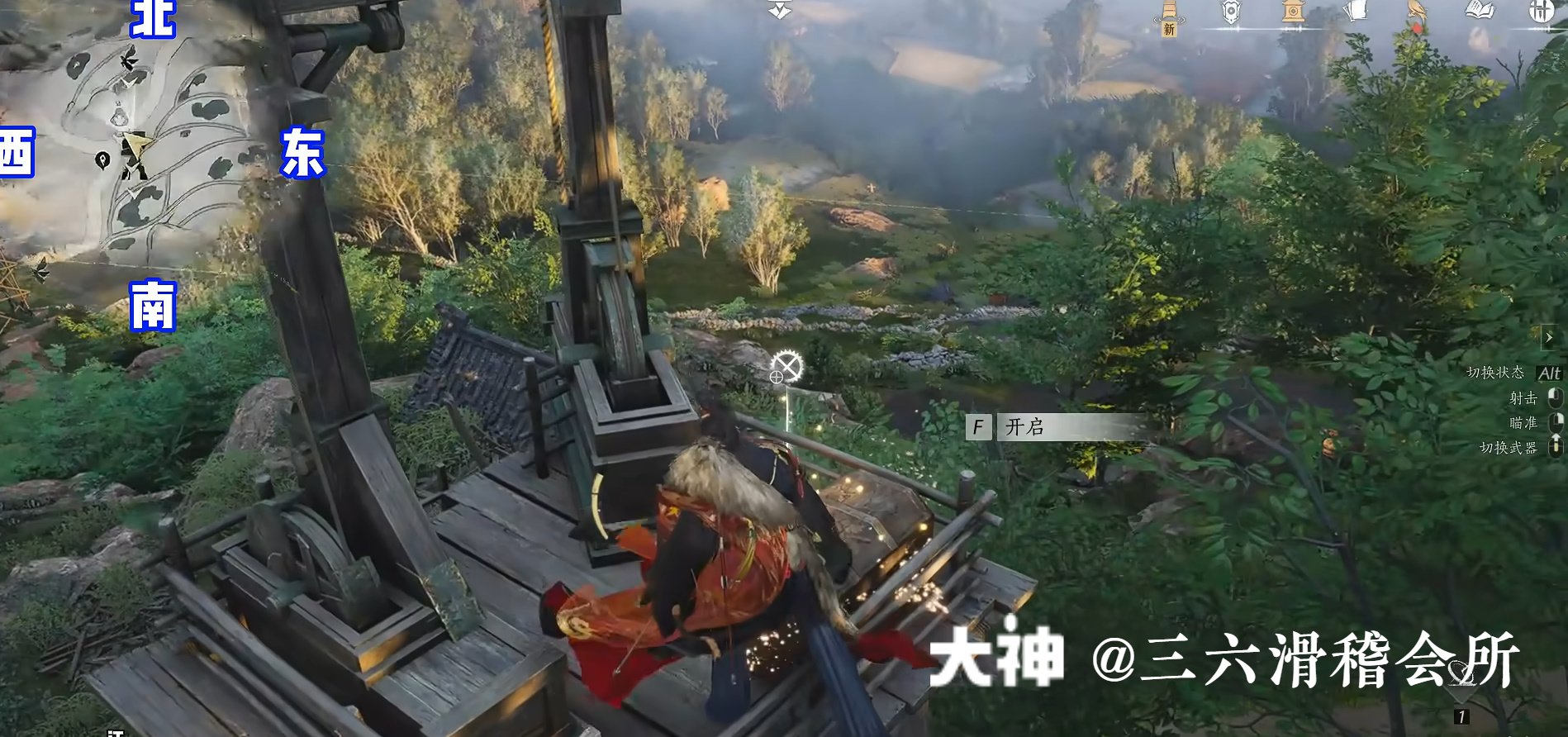Click the gear-shaped crosshair marker to expand

pos(786,365)
